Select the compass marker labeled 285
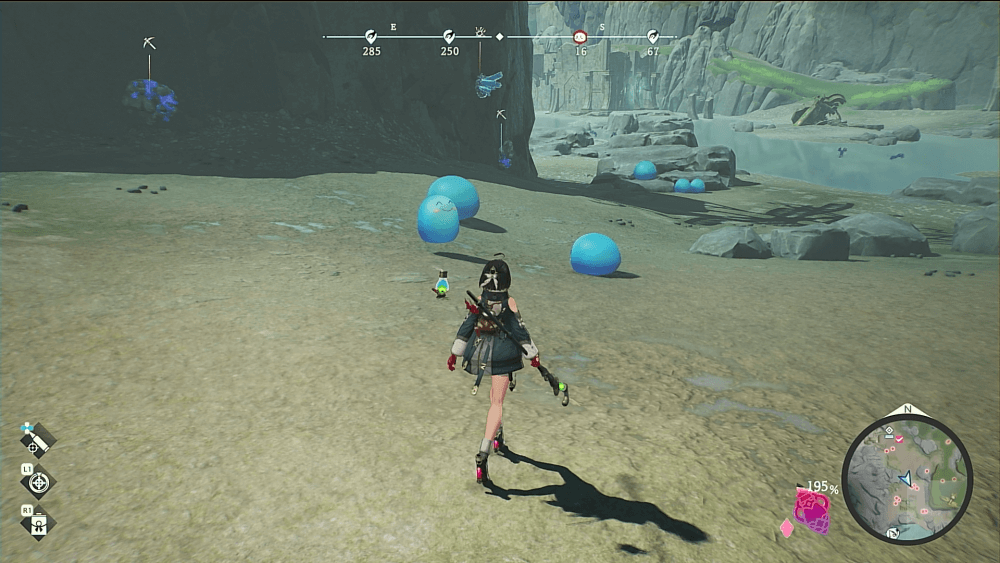 [x=371, y=36]
